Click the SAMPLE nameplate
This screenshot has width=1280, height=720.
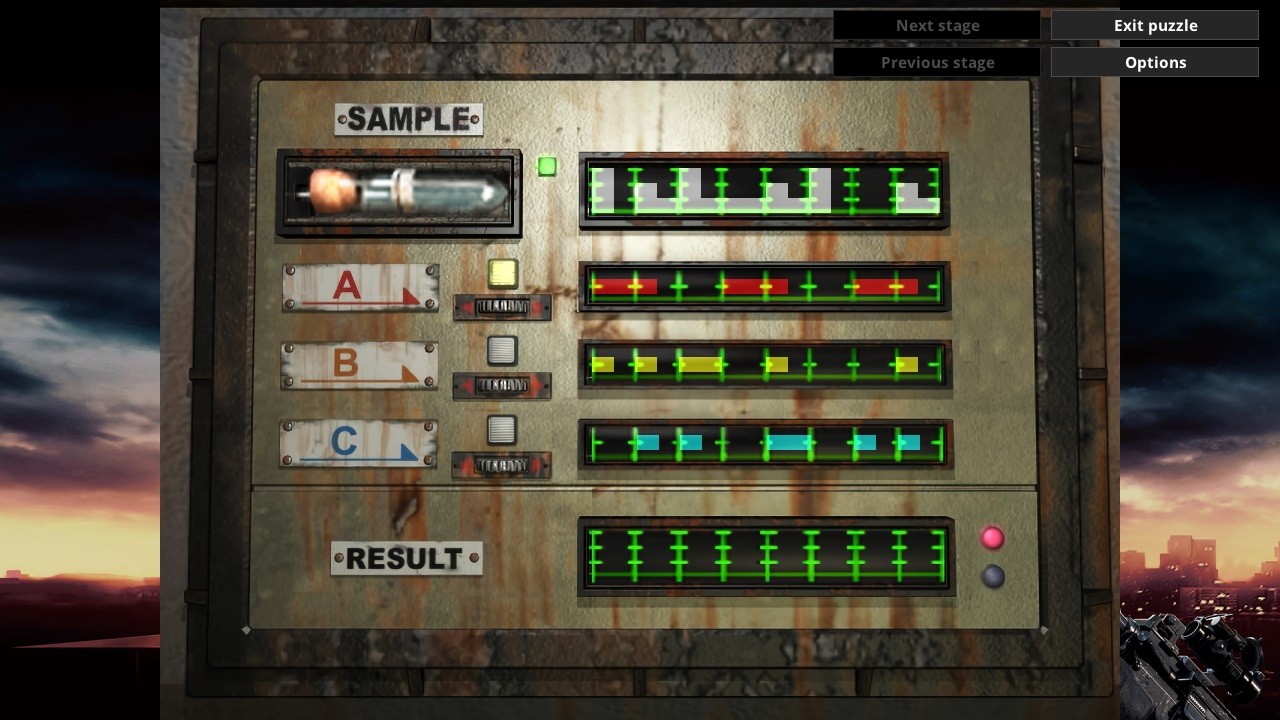406,118
